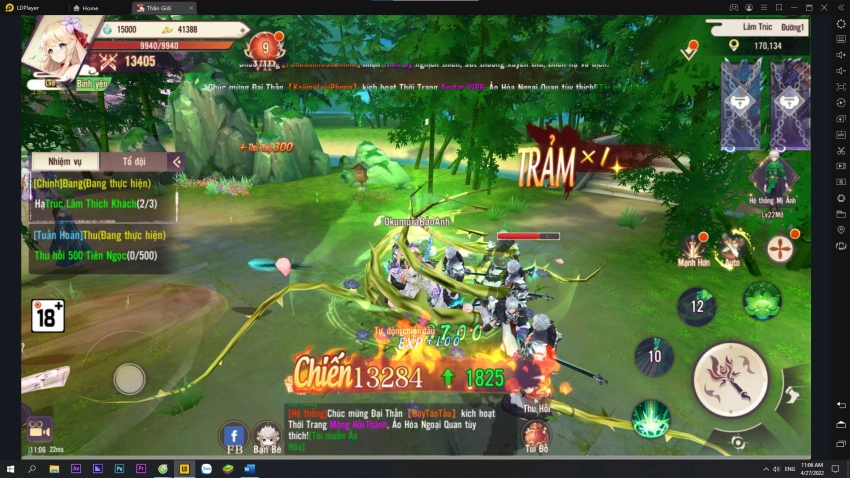Switch to the Nhiệm vụ tab
Image resolution: width=850 pixels, height=478 pixels.
pos(64,162)
